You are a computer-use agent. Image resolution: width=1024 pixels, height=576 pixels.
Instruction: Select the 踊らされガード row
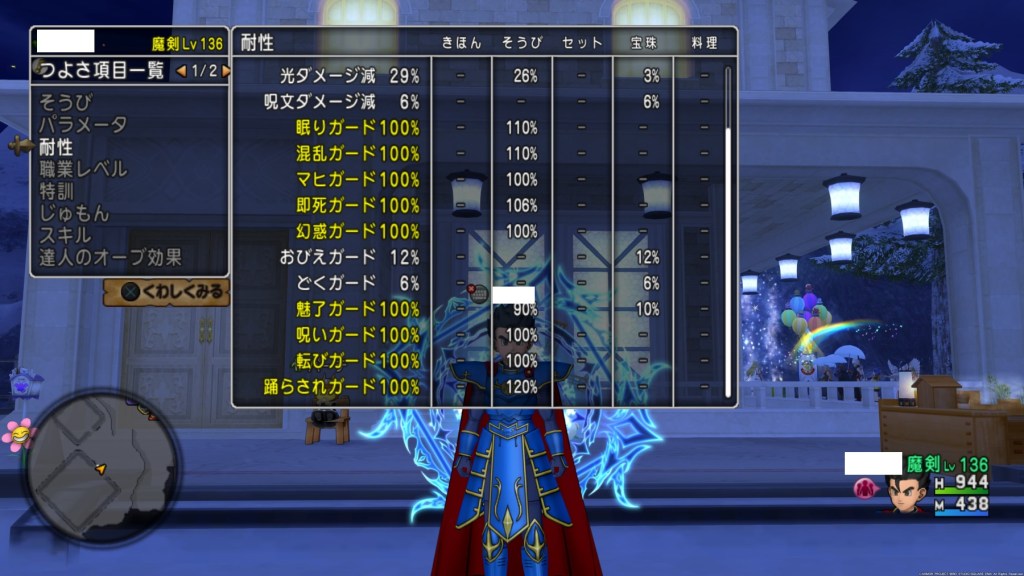click(x=350, y=386)
